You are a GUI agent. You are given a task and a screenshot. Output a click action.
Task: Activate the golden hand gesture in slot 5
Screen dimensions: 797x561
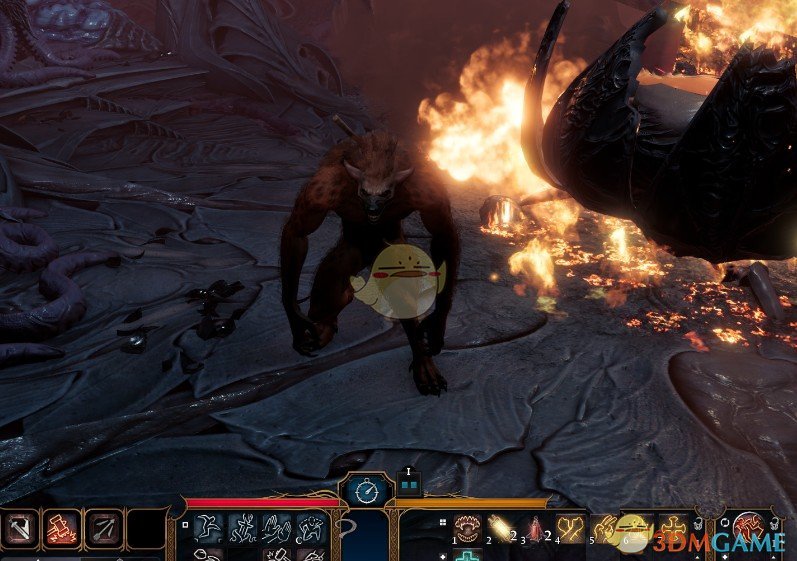604,527
